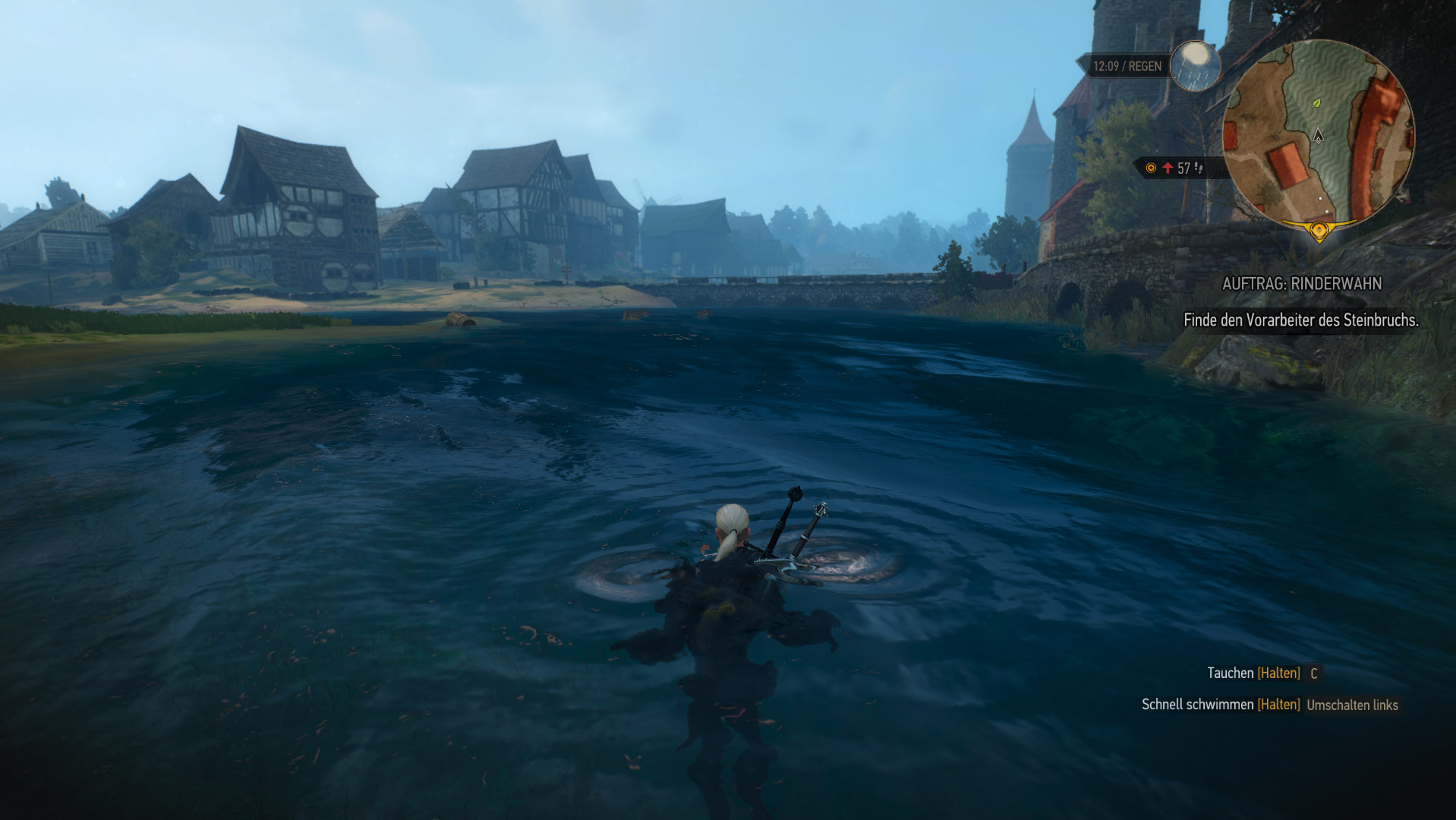
Task: Select the green leaf marker on minimap
Action: 1317,102
